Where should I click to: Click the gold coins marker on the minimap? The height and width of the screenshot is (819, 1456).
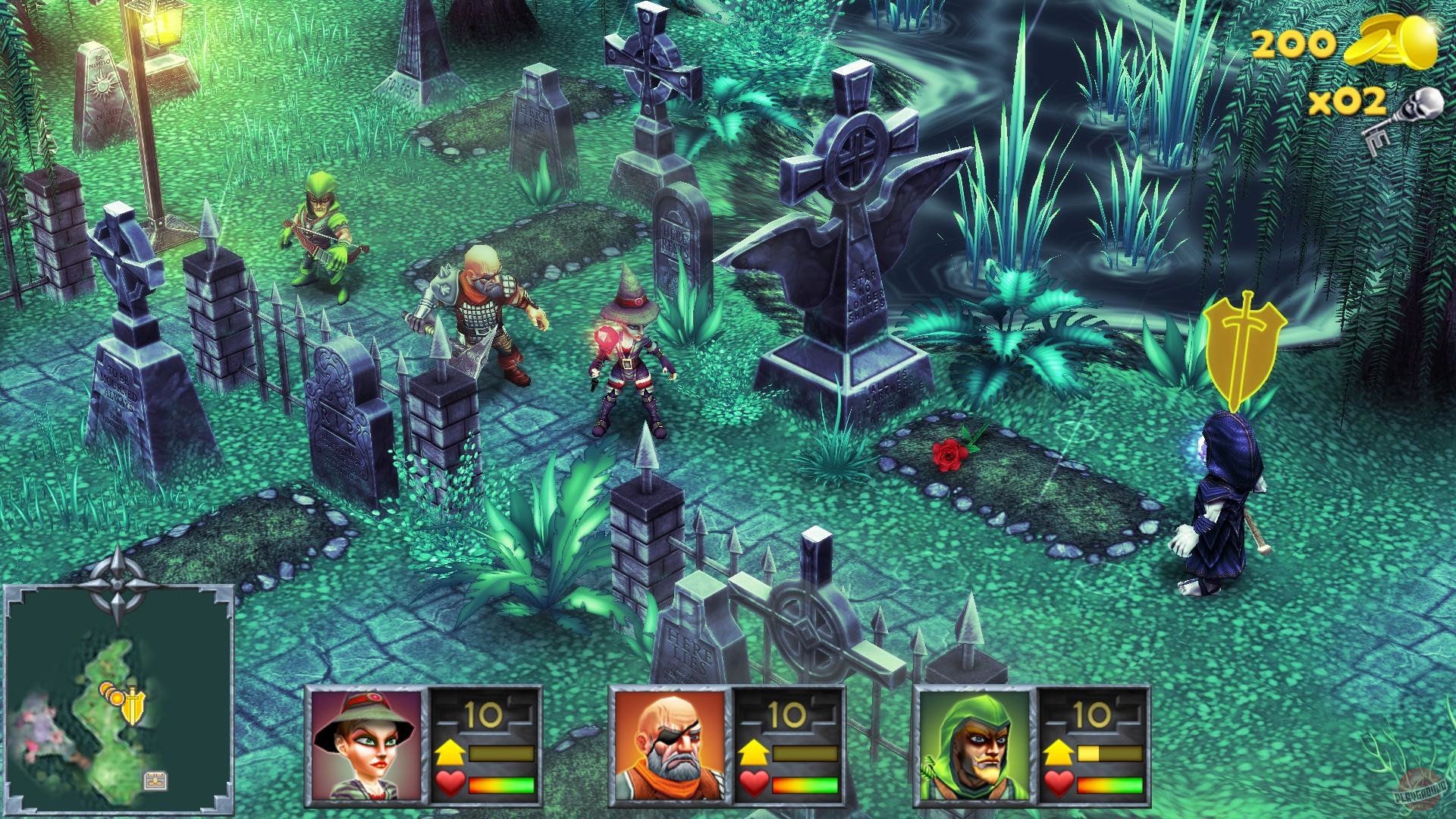(111, 695)
